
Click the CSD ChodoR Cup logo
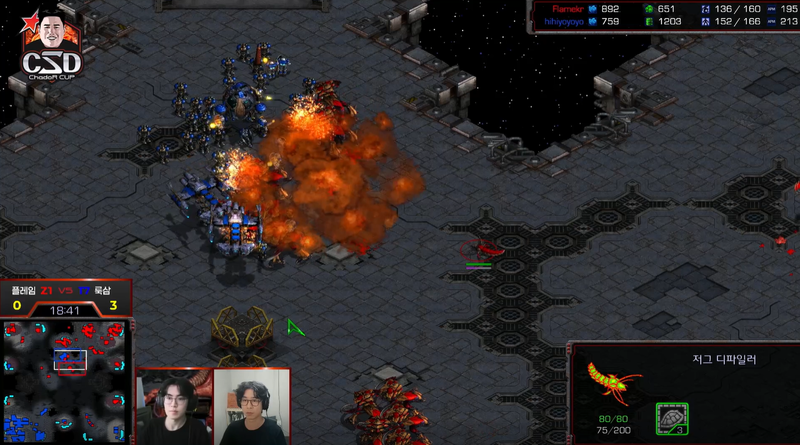[x=53, y=47]
